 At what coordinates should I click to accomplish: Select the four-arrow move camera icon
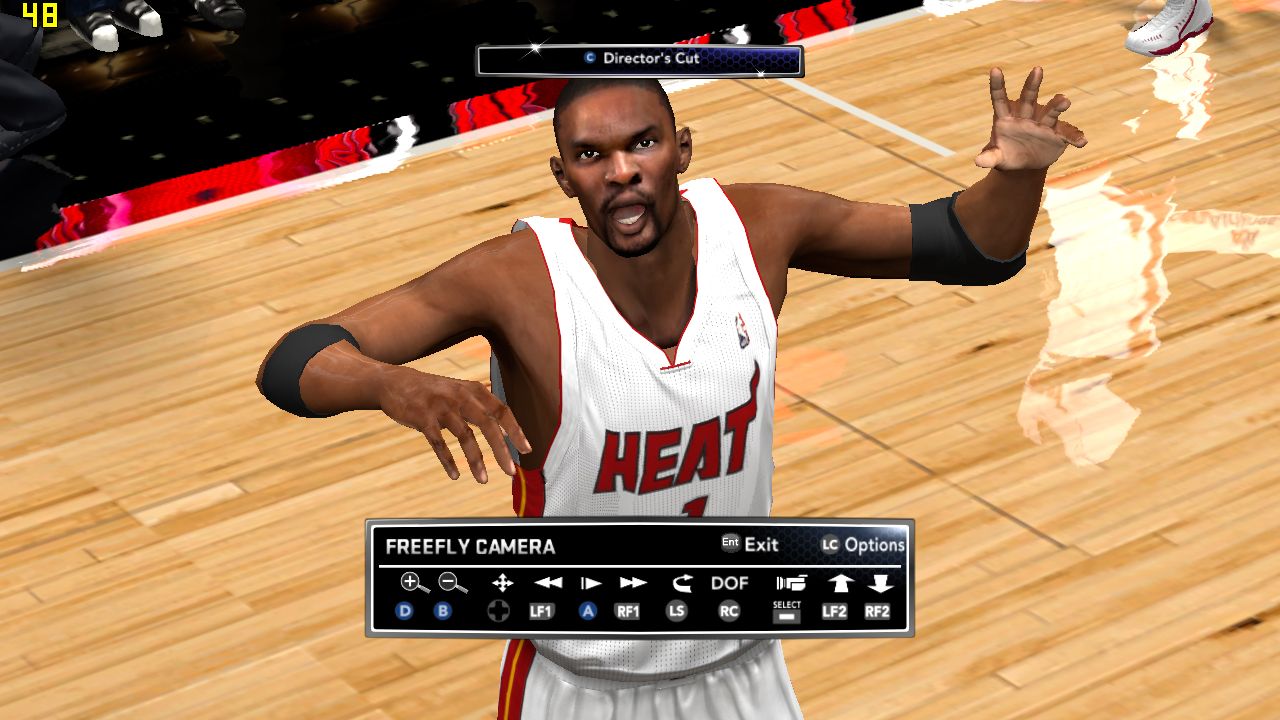click(502, 582)
